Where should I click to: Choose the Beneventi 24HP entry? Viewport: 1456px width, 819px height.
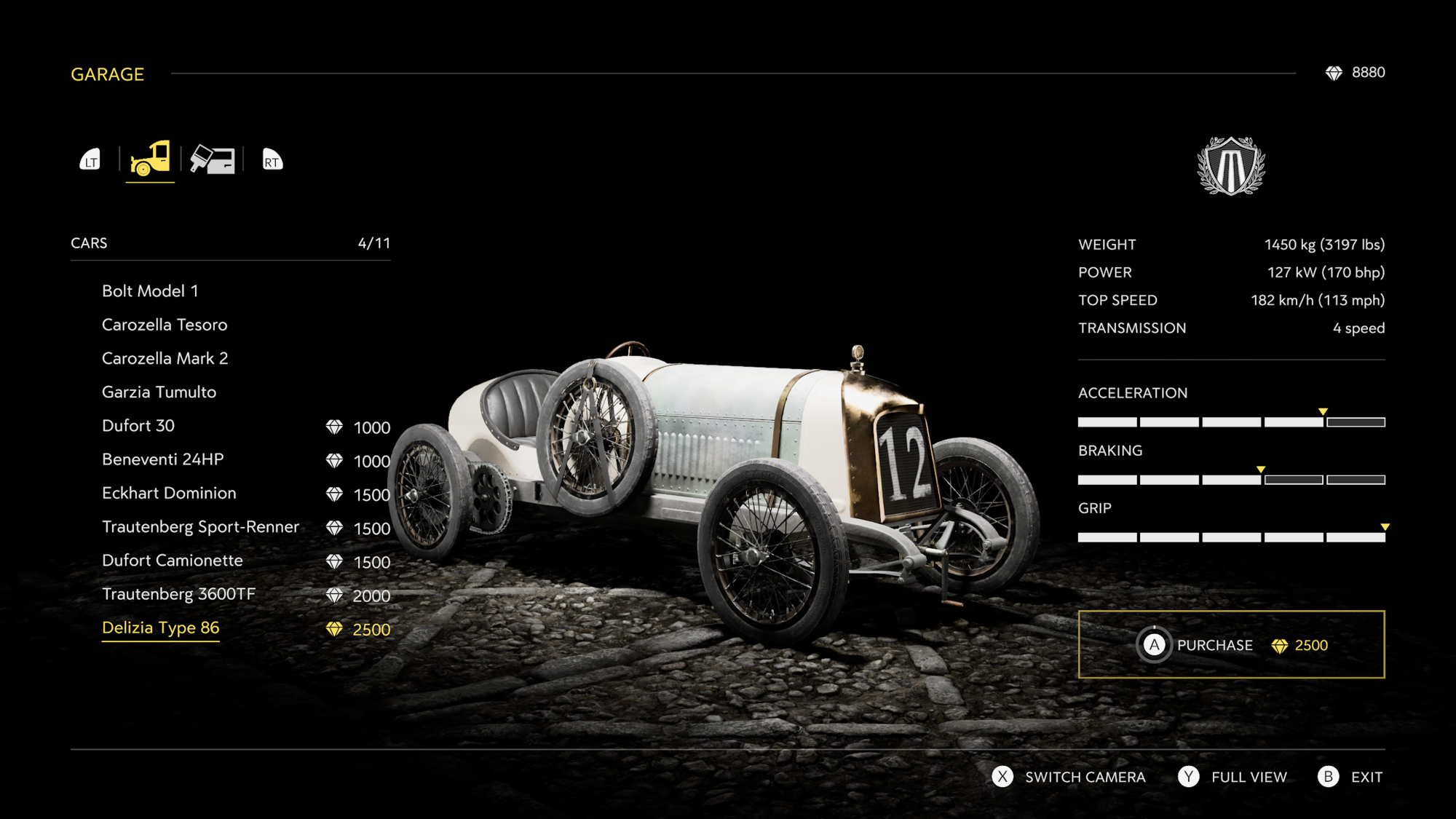click(163, 459)
